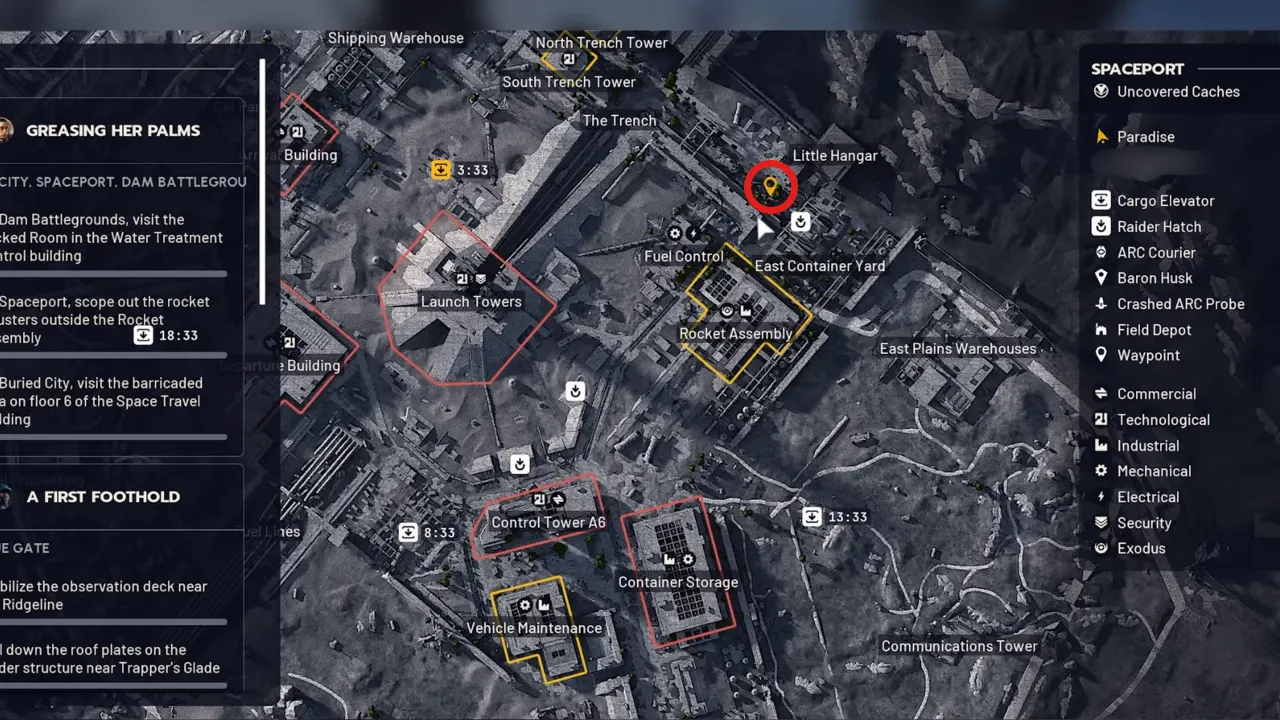
Task: Click the red-circled waypoint marker near Little Hangar
Action: point(770,185)
